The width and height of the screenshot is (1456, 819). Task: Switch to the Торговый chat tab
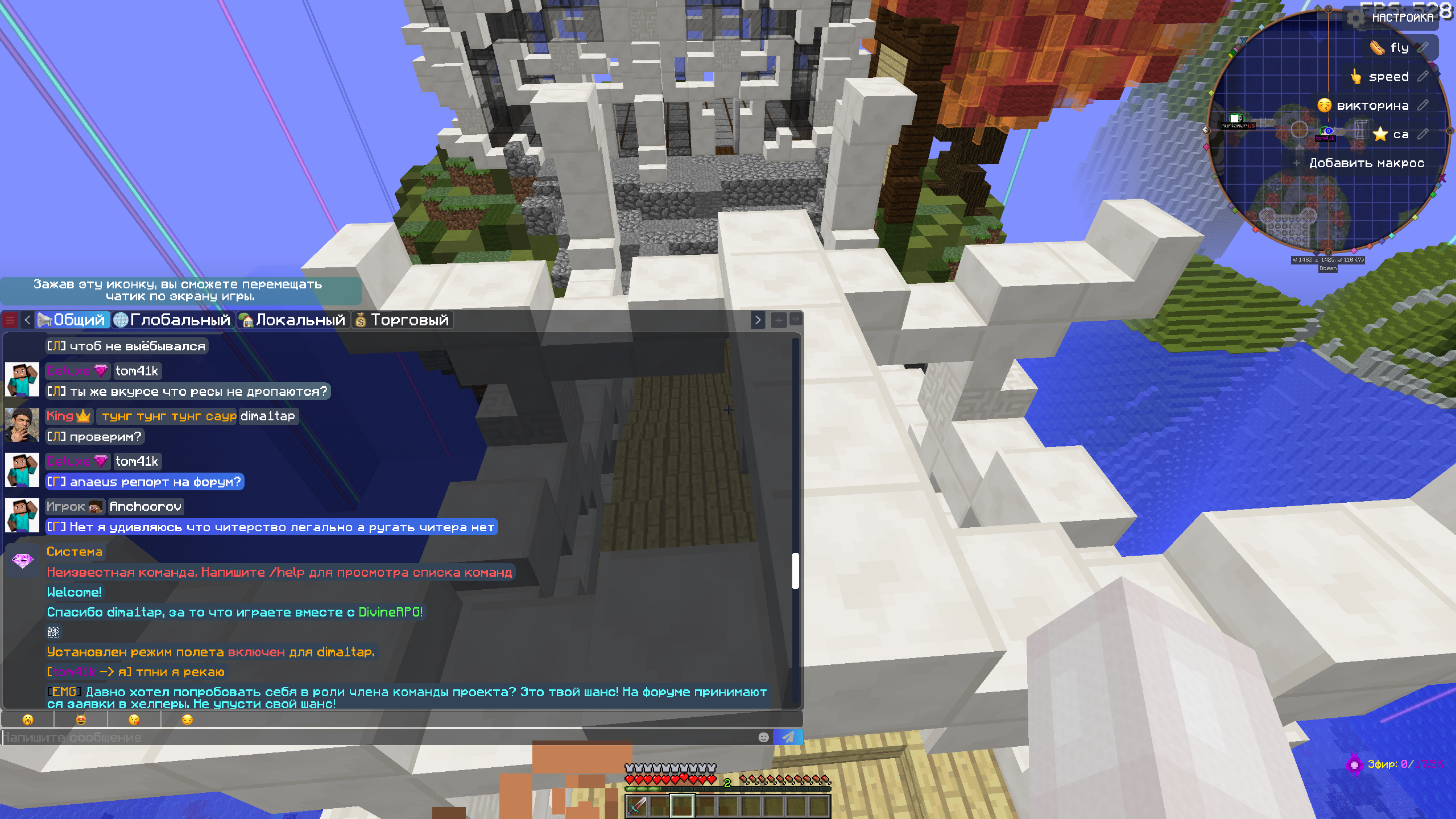point(403,320)
